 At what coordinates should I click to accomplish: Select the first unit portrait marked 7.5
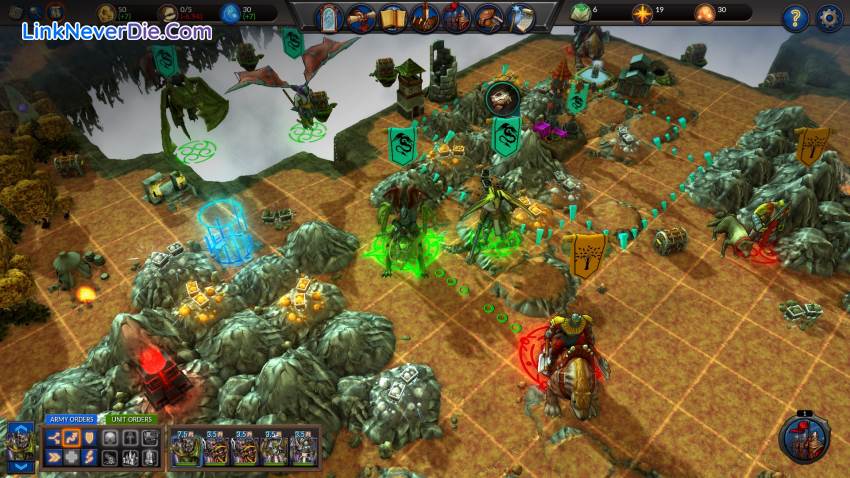186,449
